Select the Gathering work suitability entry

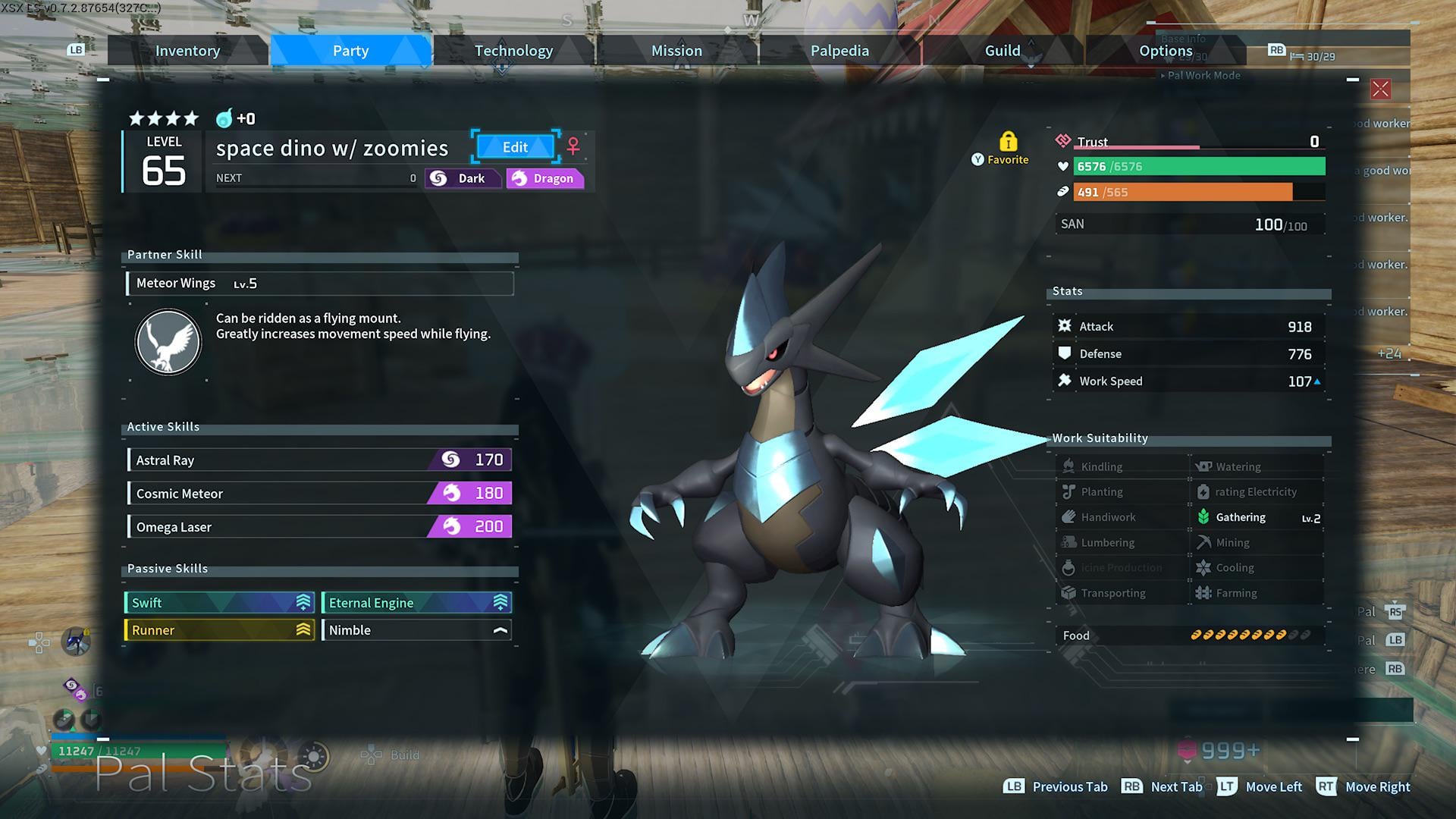1257,517
